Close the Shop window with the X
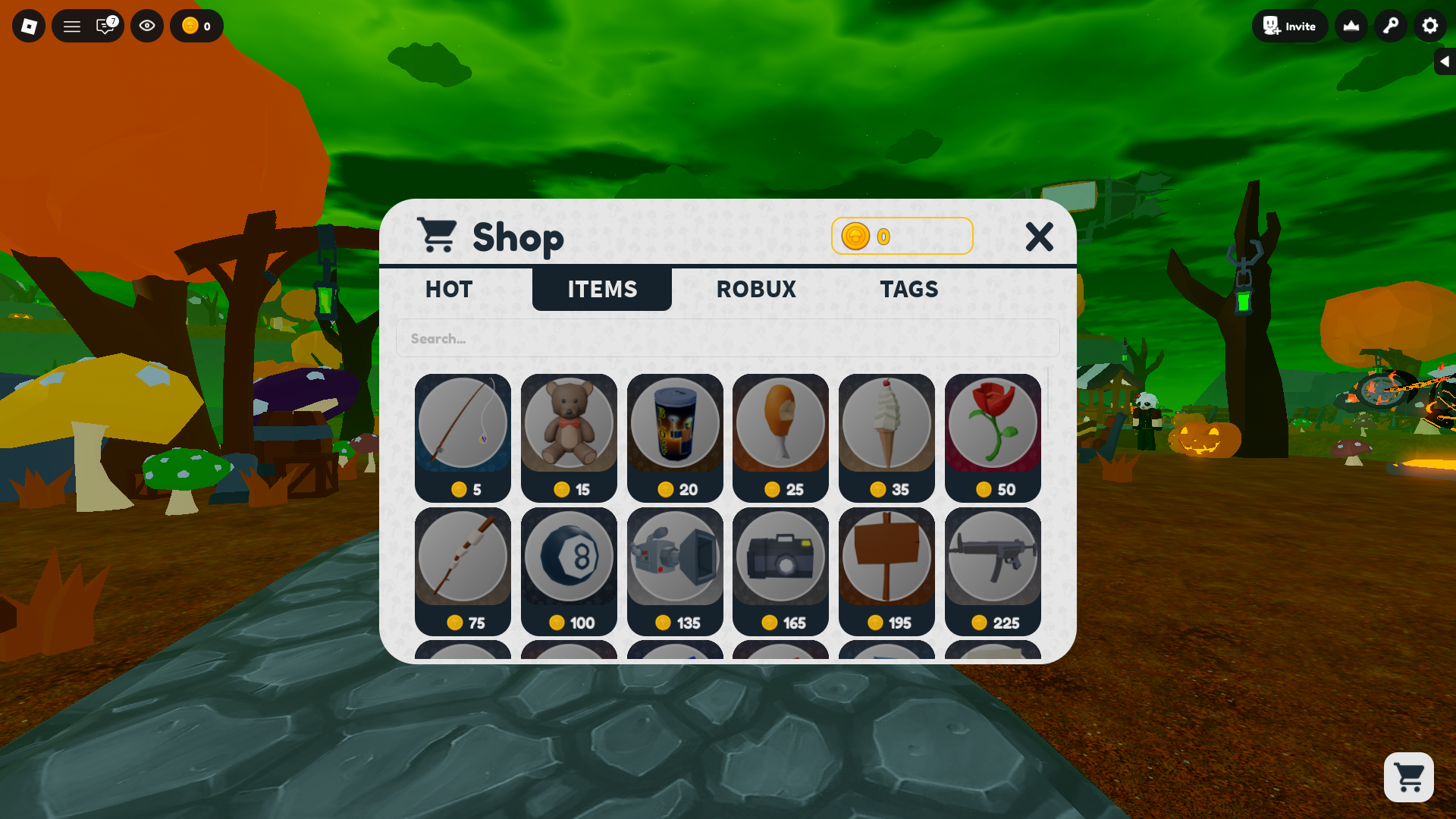Image resolution: width=1456 pixels, height=819 pixels. (1040, 237)
